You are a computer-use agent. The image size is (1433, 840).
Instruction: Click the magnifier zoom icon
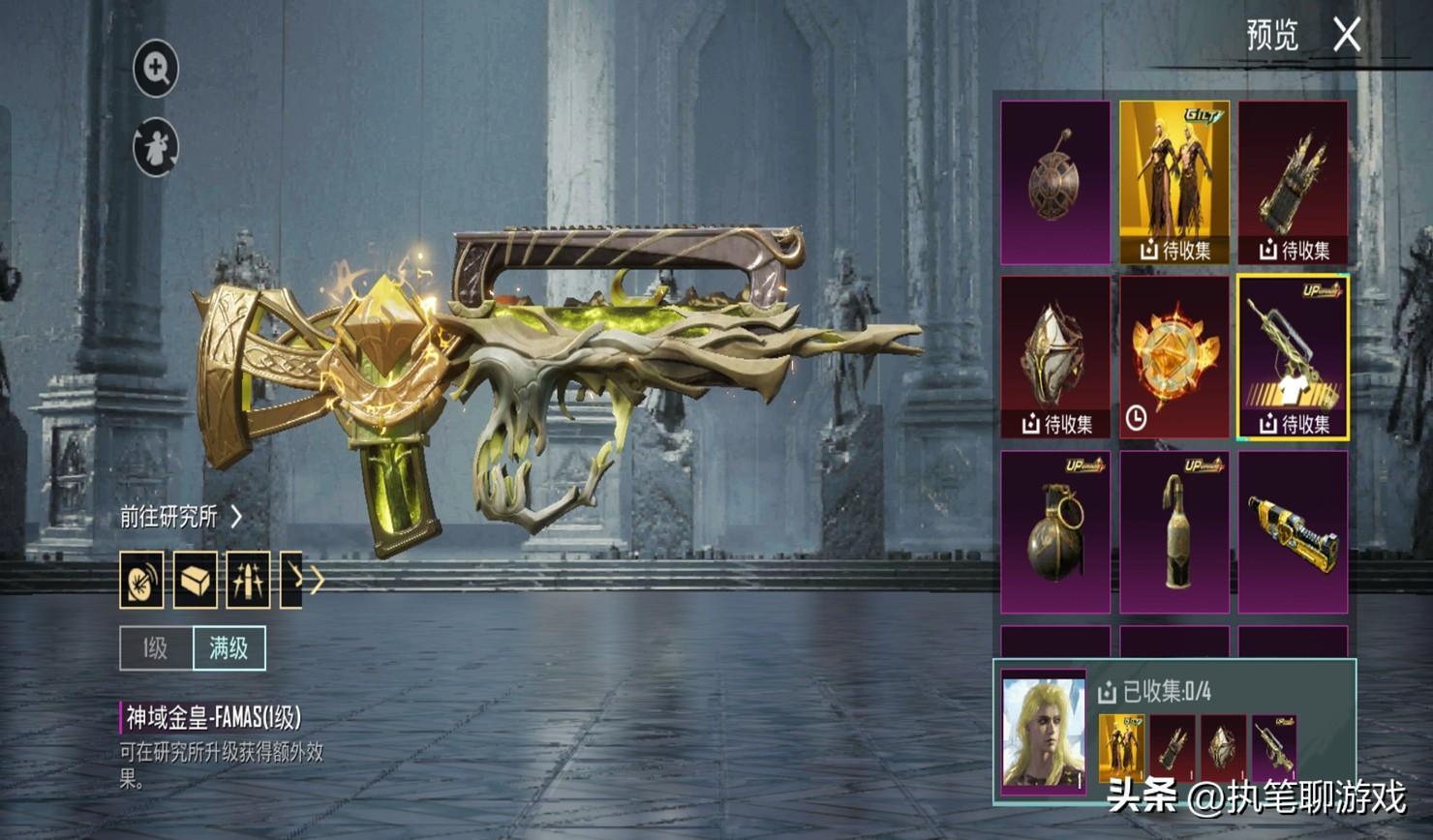coord(156,68)
